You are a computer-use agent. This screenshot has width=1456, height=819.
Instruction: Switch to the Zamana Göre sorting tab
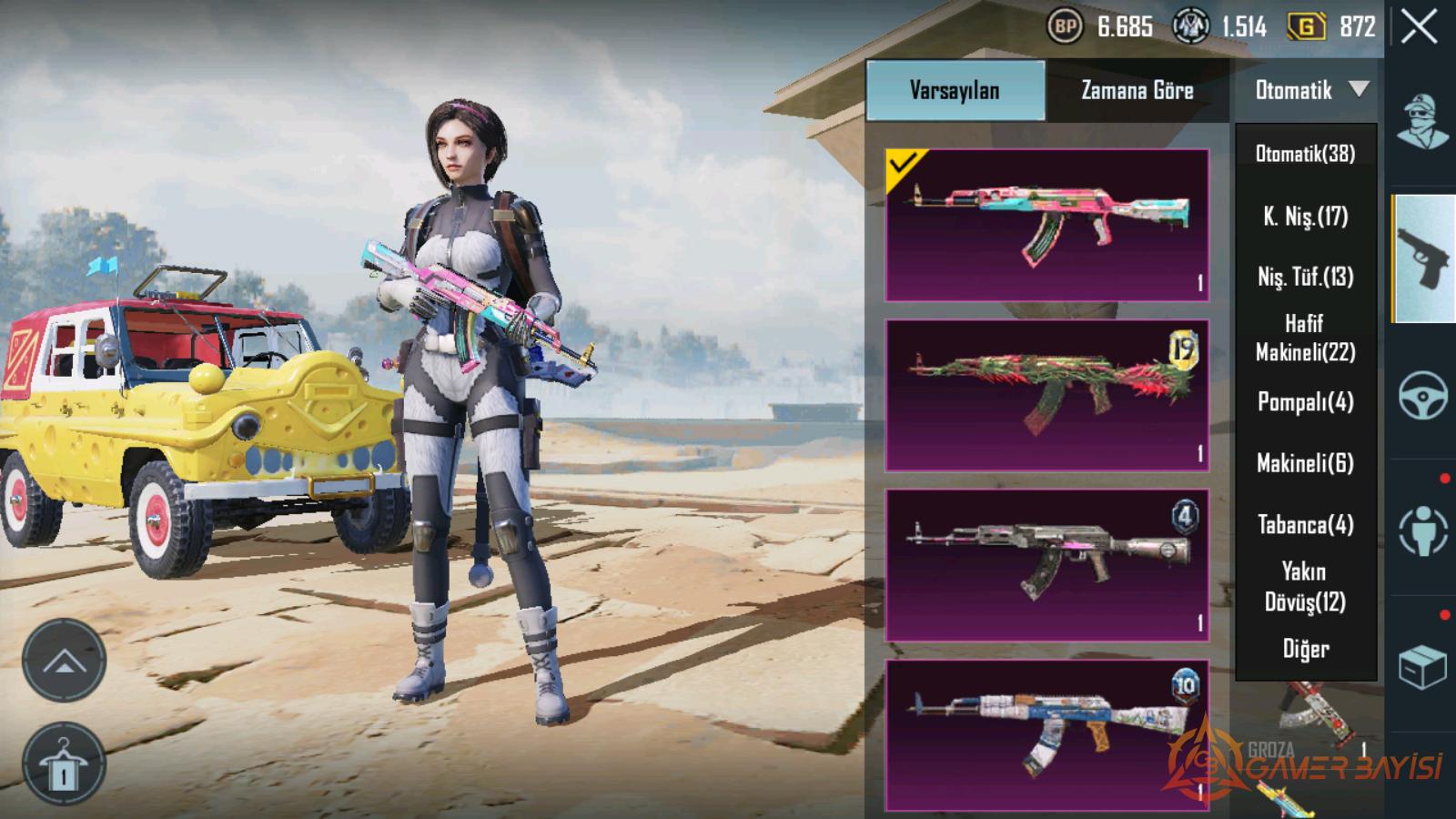1137,90
